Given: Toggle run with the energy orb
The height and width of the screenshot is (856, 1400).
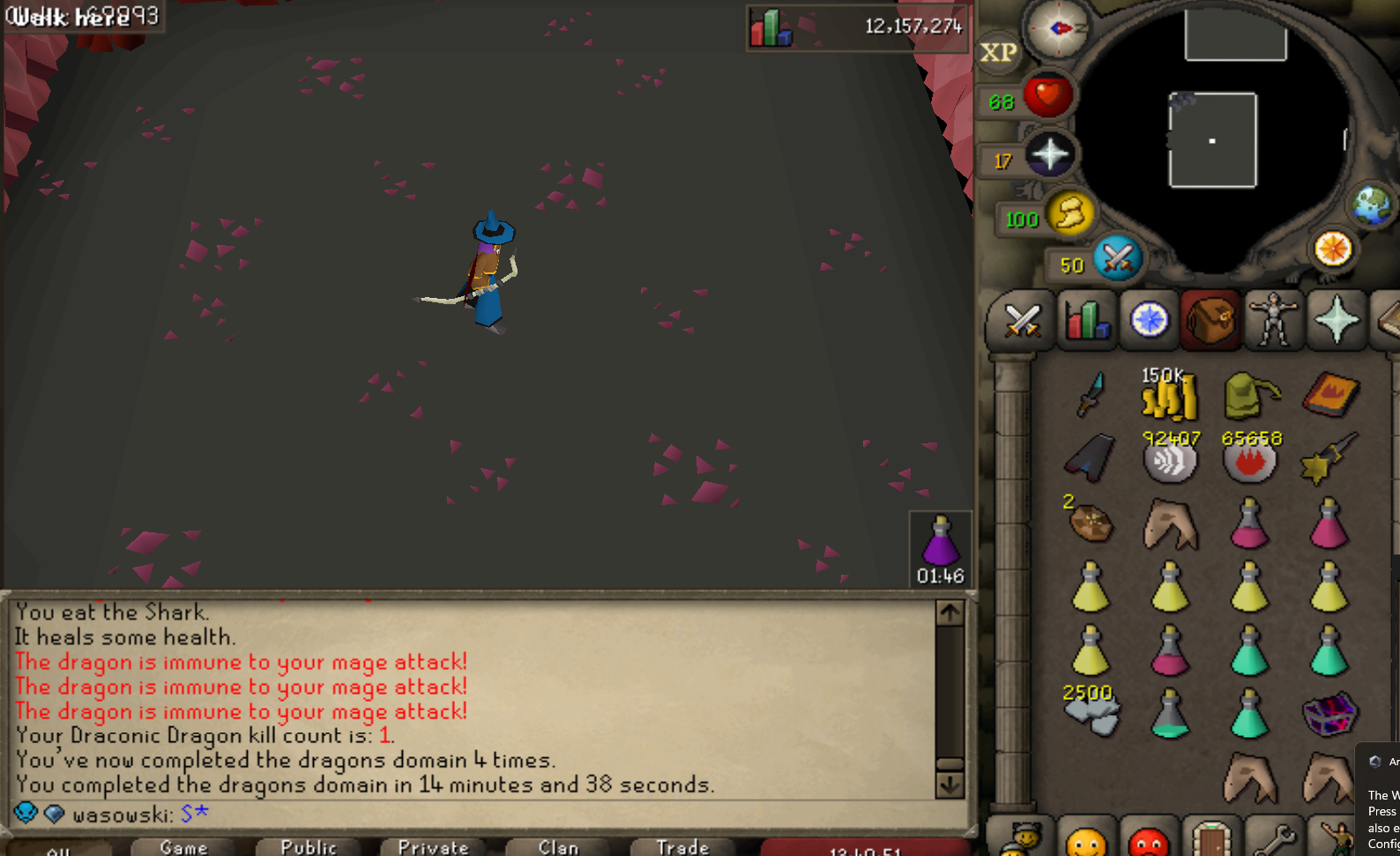Looking at the screenshot, I should tap(1069, 214).
